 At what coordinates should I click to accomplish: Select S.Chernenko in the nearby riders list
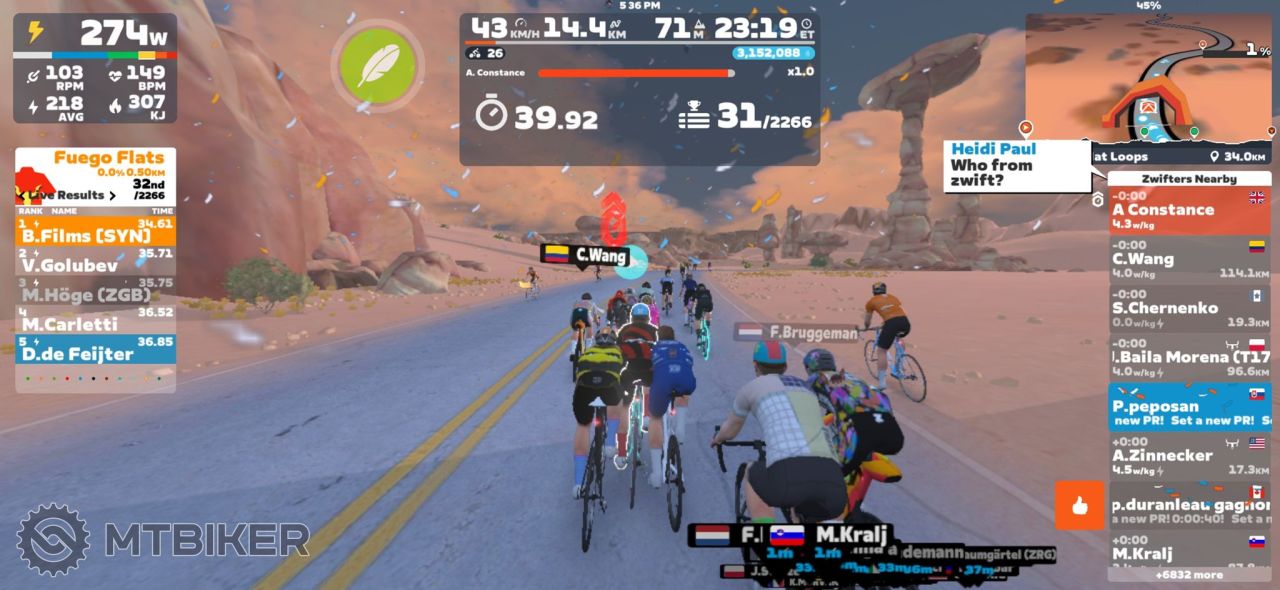pyautogui.click(x=1189, y=308)
